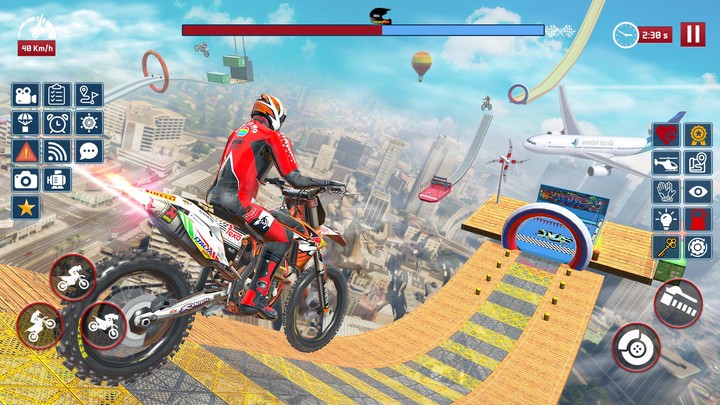Call the helicopter icon

pyautogui.click(x=665, y=163)
